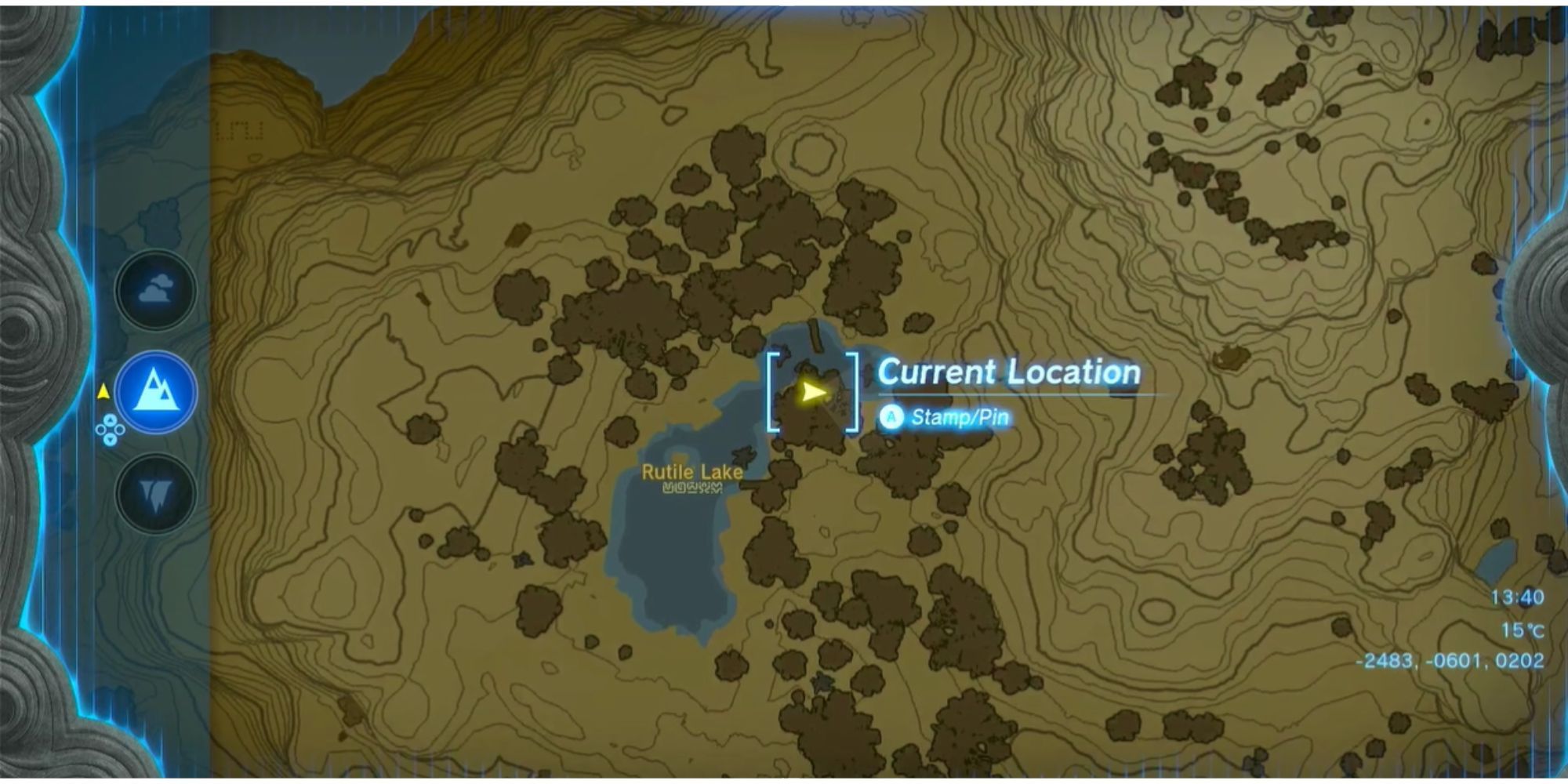Click the mountain surface map icon
The width and height of the screenshot is (1568, 784).
(157, 392)
